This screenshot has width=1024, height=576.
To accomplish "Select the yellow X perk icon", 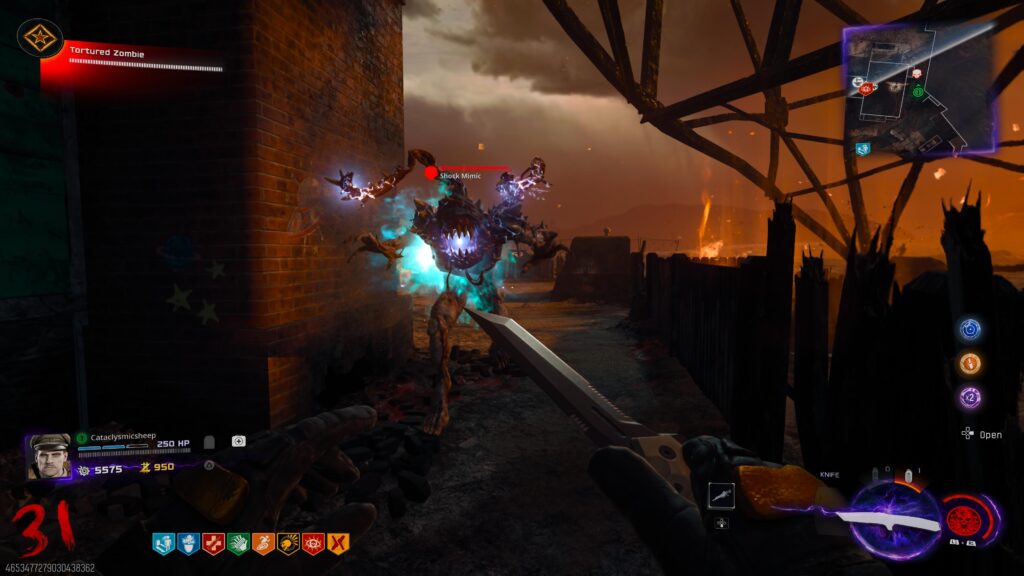I will coord(338,543).
